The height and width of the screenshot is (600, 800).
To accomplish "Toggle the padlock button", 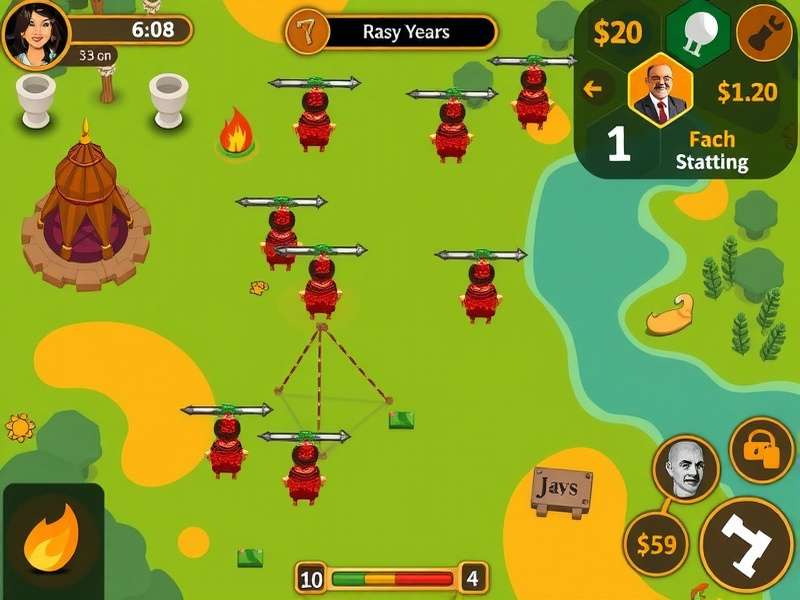I will tap(761, 450).
